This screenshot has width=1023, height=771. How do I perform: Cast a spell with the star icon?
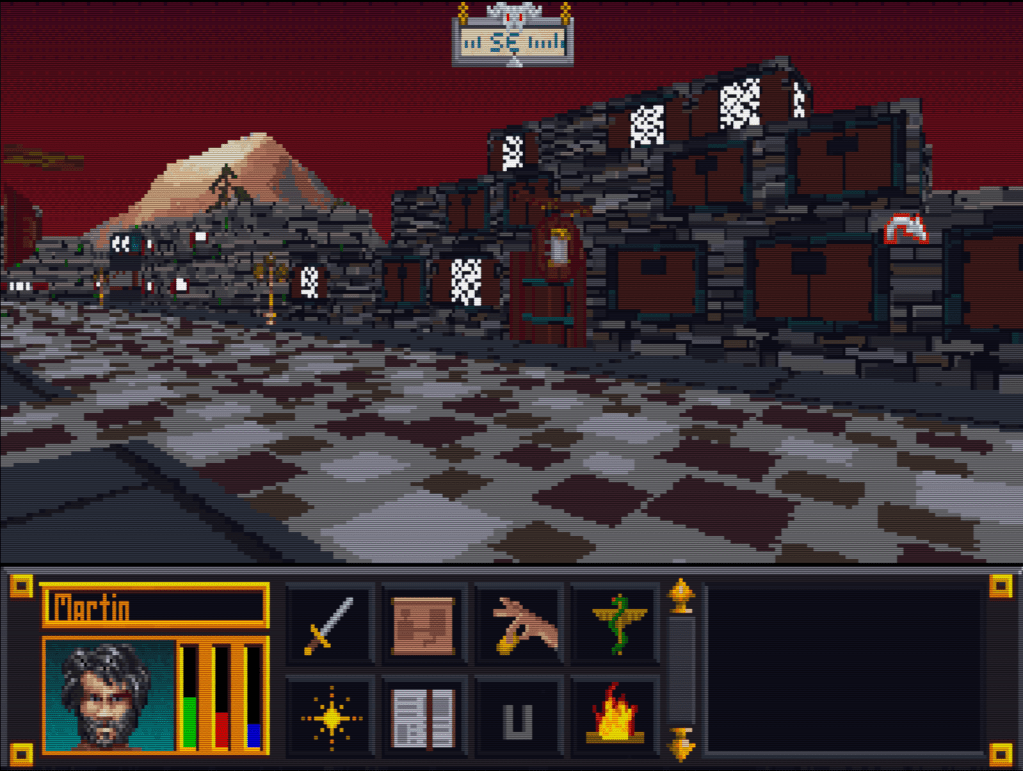coord(330,717)
